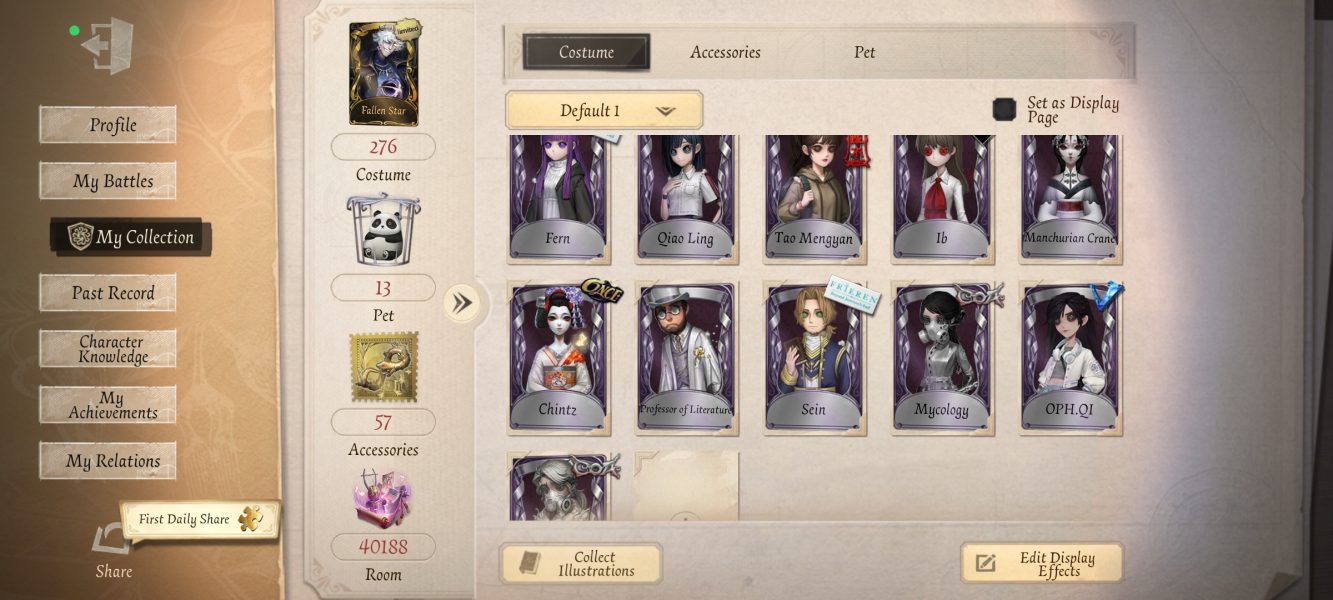Choose the Sein costume card
Image resolution: width=1333 pixels, height=600 pixels.
click(x=814, y=357)
